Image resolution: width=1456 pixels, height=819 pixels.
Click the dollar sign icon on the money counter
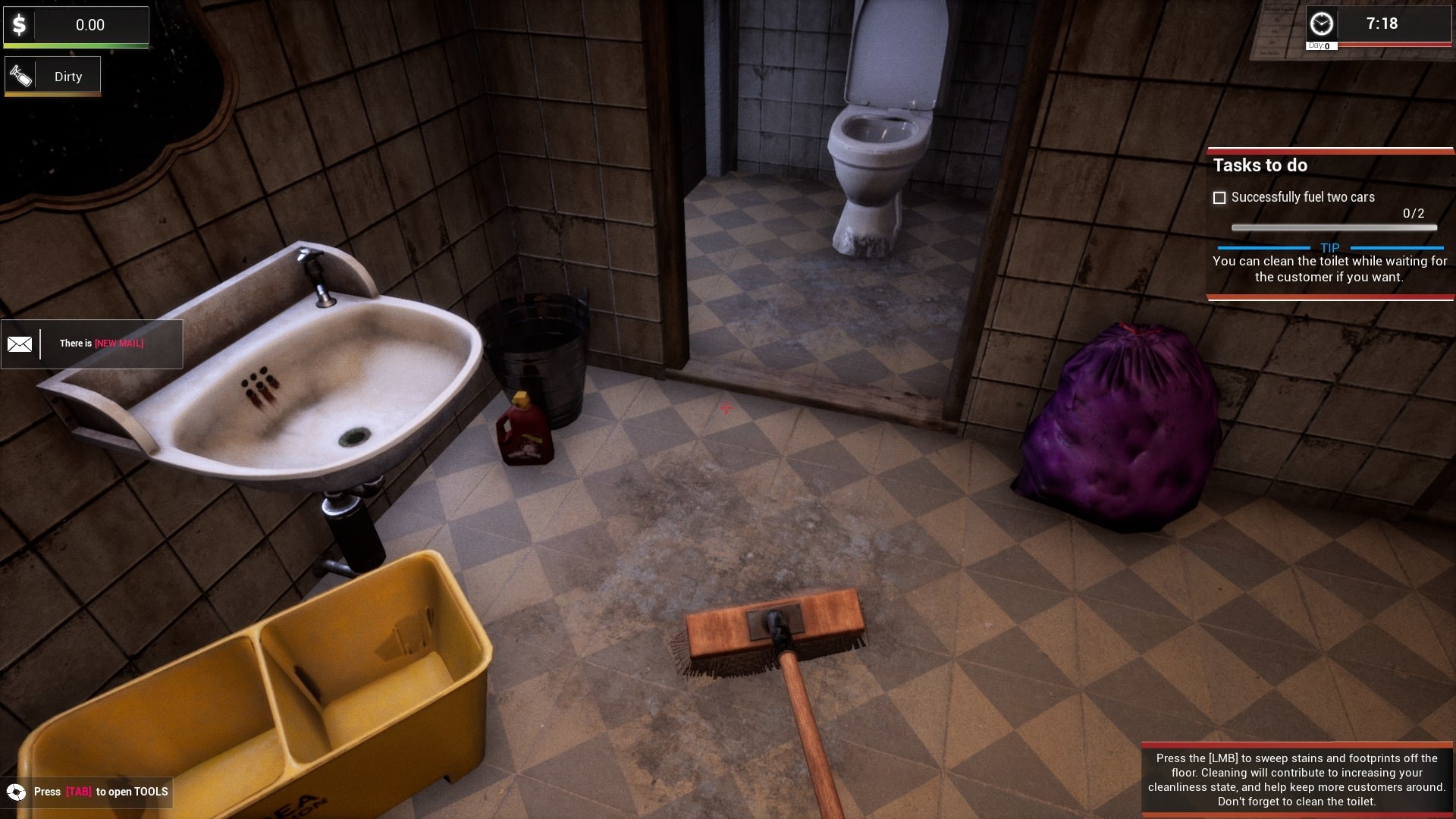pyautogui.click(x=20, y=24)
